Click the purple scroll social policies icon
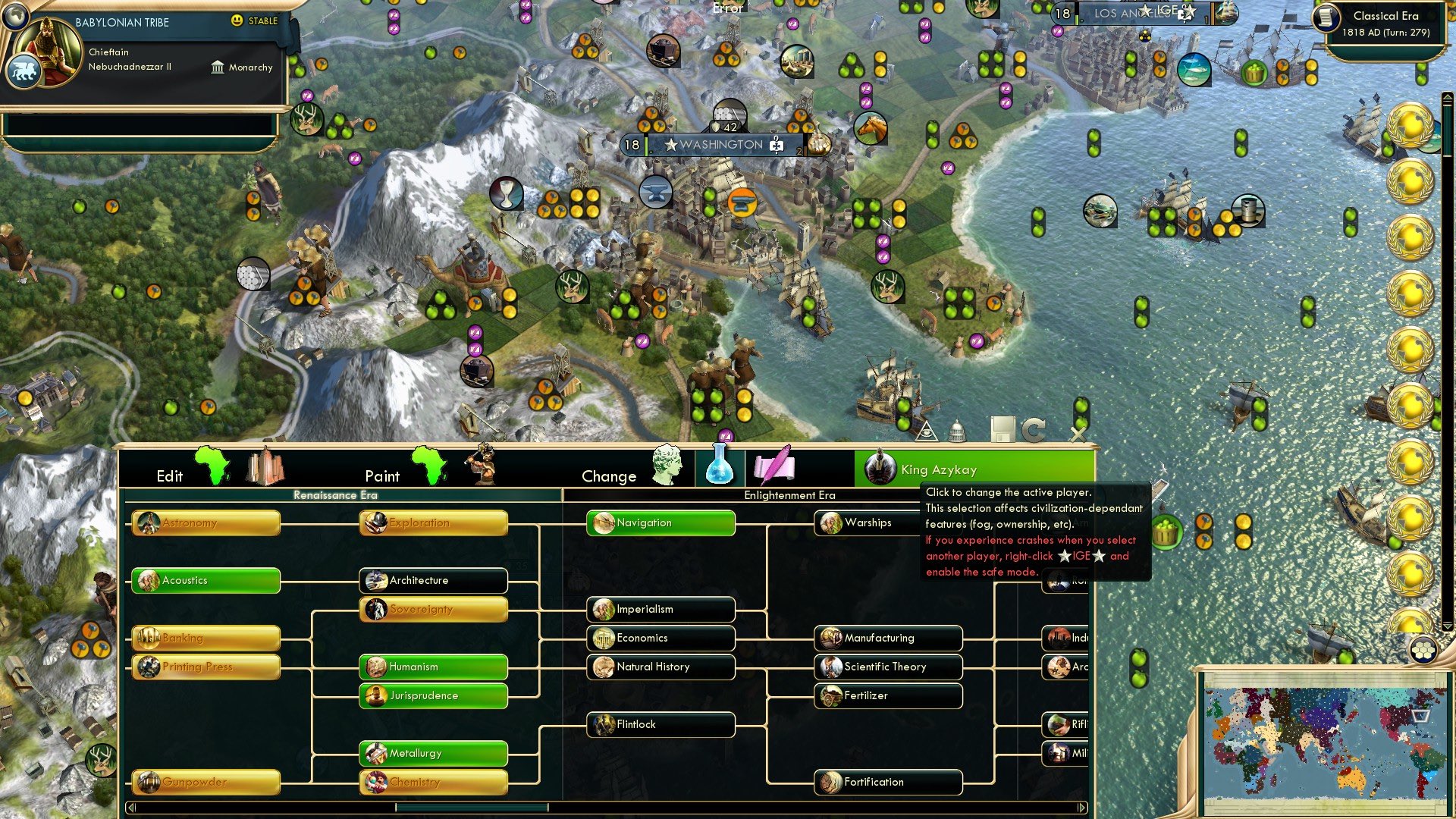 [775, 468]
